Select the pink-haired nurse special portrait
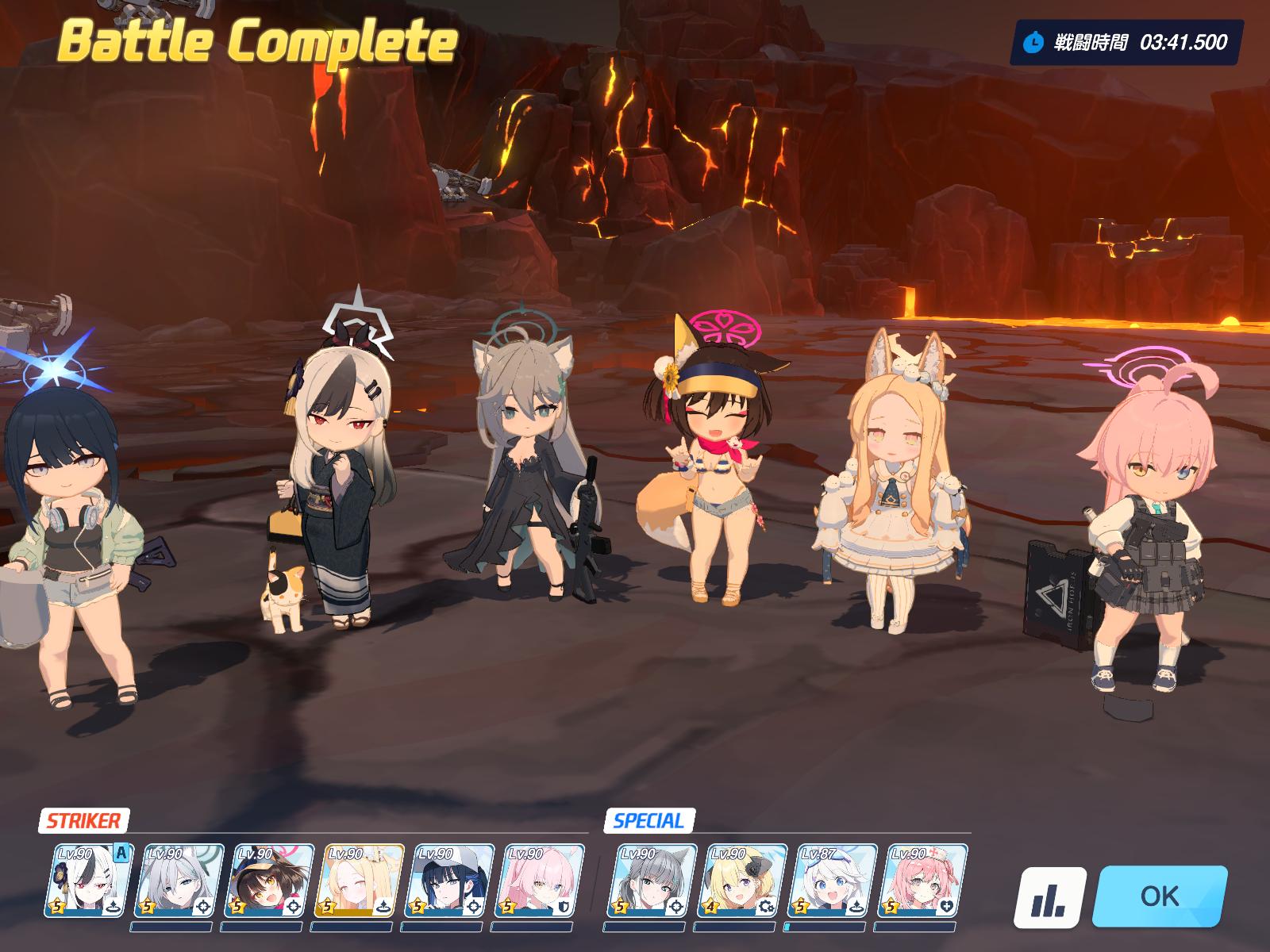Image resolution: width=1270 pixels, height=952 pixels. coord(923,881)
